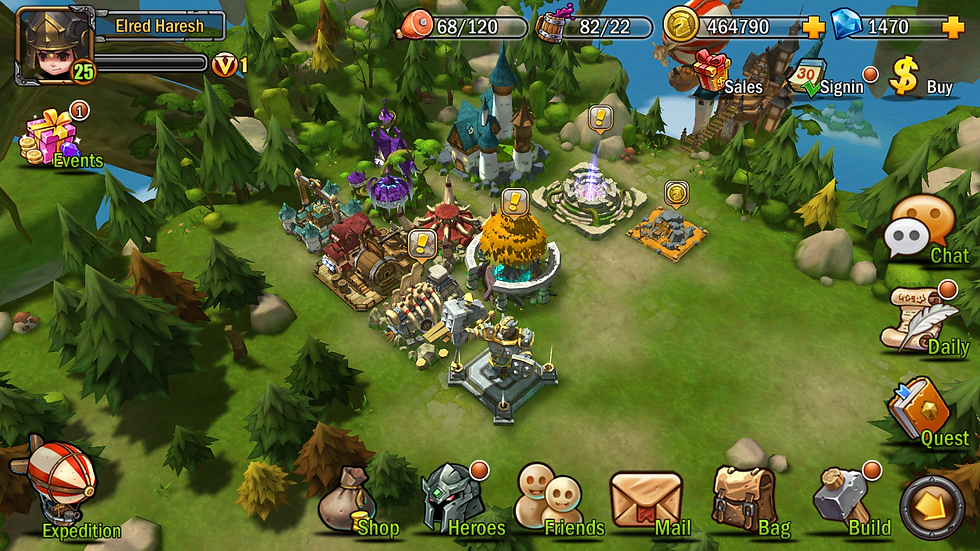Screen dimensions: 980x551
Task: Collapse the bottom menu with arrow button
Action: click(x=931, y=504)
